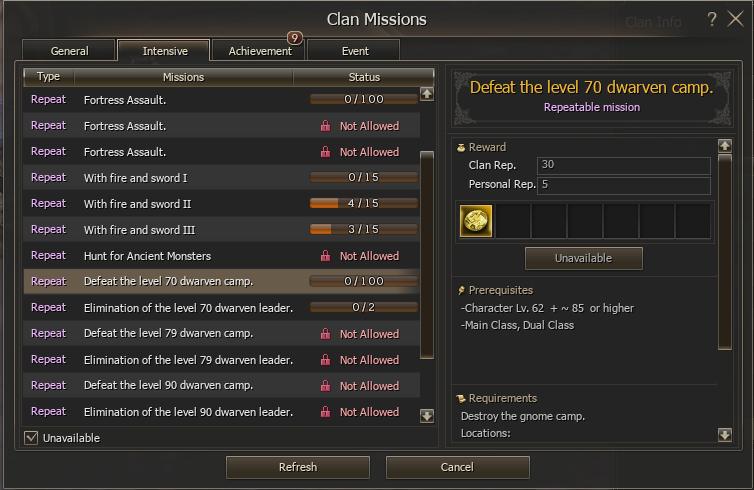Image resolution: width=754 pixels, height=490 pixels.
Task: Switch to the General tab
Action: 69,51
